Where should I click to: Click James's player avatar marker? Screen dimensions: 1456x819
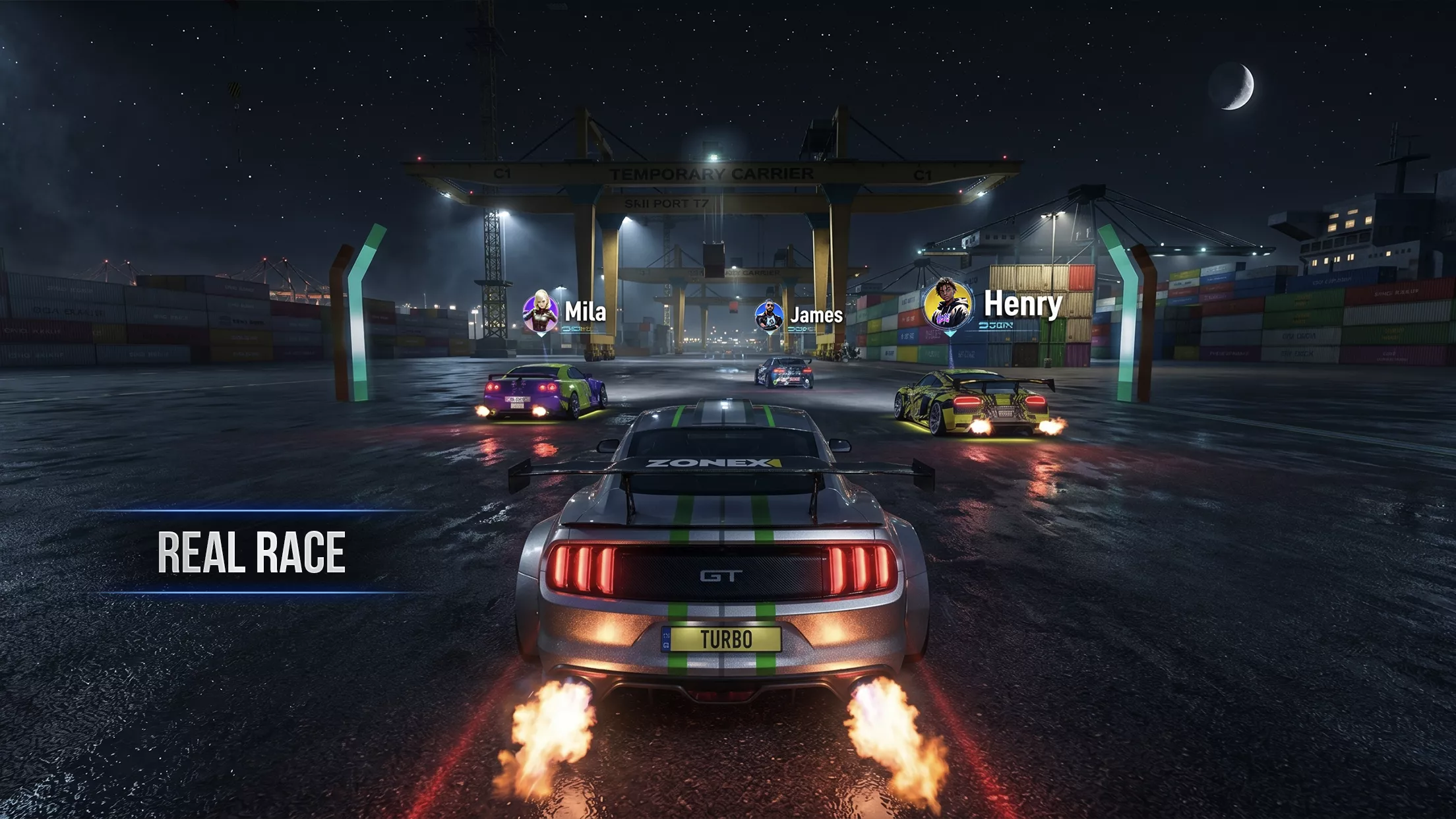click(x=769, y=316)
